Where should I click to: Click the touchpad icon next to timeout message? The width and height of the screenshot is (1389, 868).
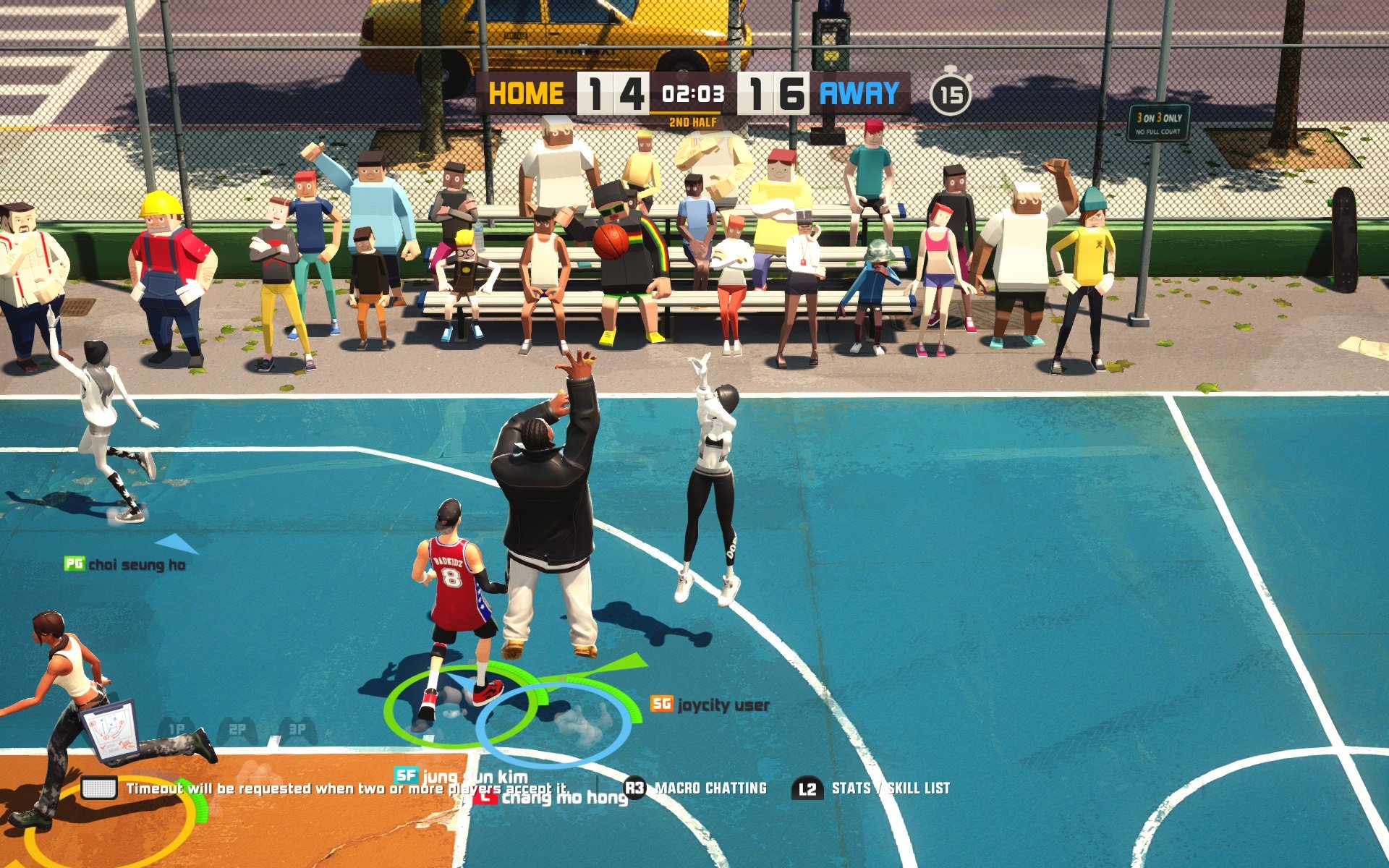[98, 788]
